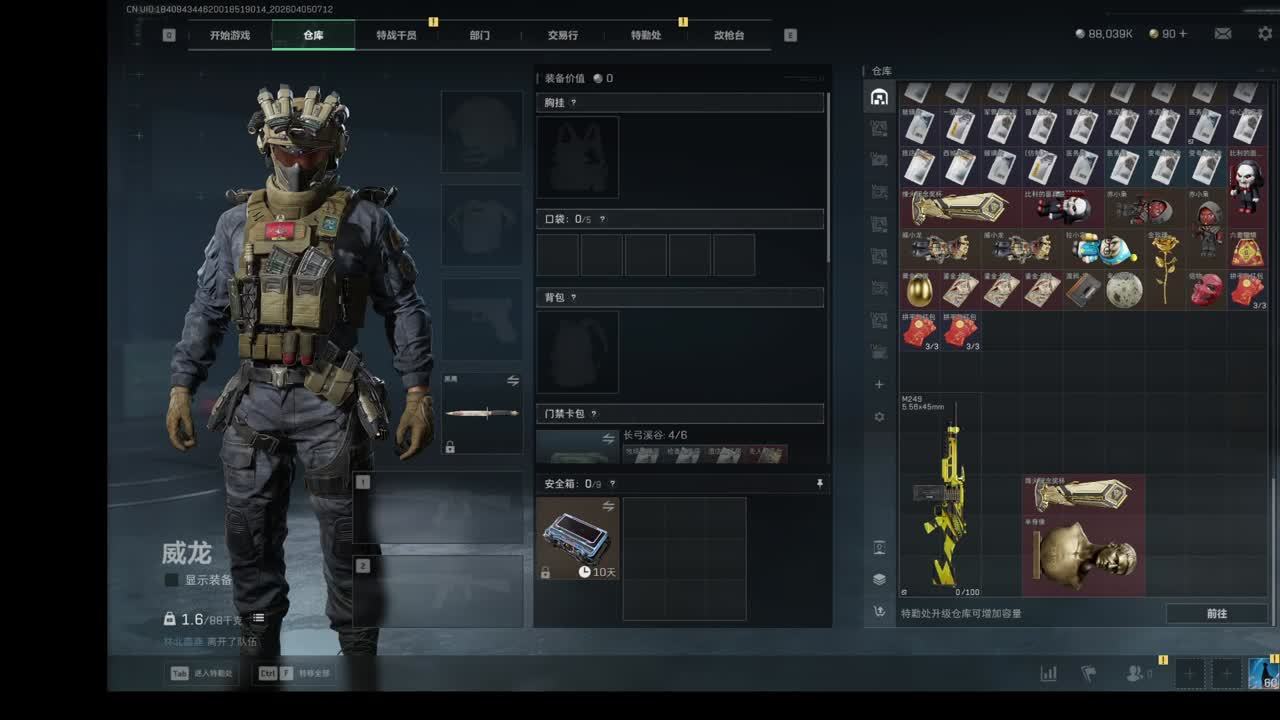Click the add stash page plus icon

click(x=879, y=384)
